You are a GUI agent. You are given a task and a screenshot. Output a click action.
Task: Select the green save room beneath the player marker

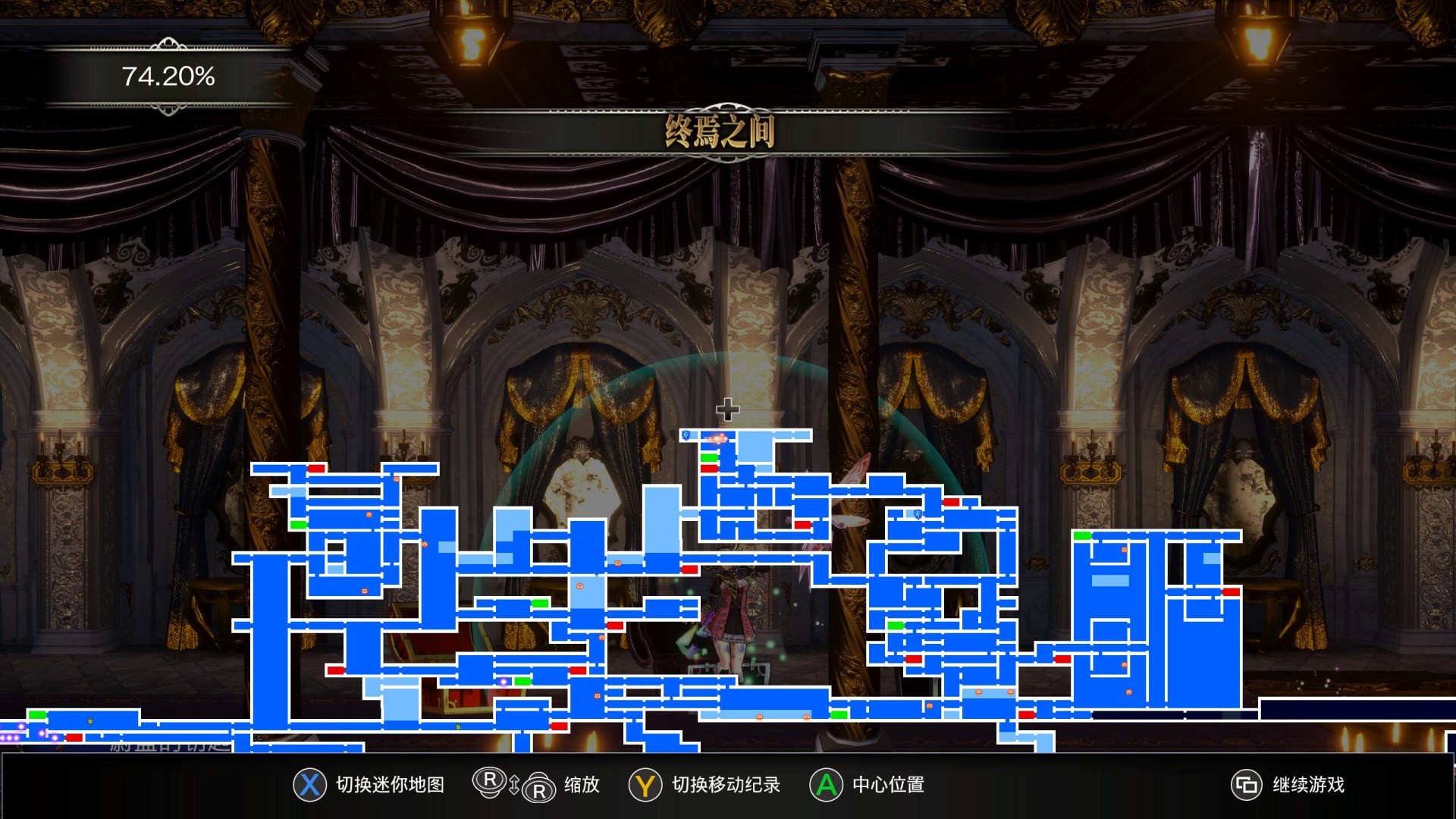tap(709, 457)
